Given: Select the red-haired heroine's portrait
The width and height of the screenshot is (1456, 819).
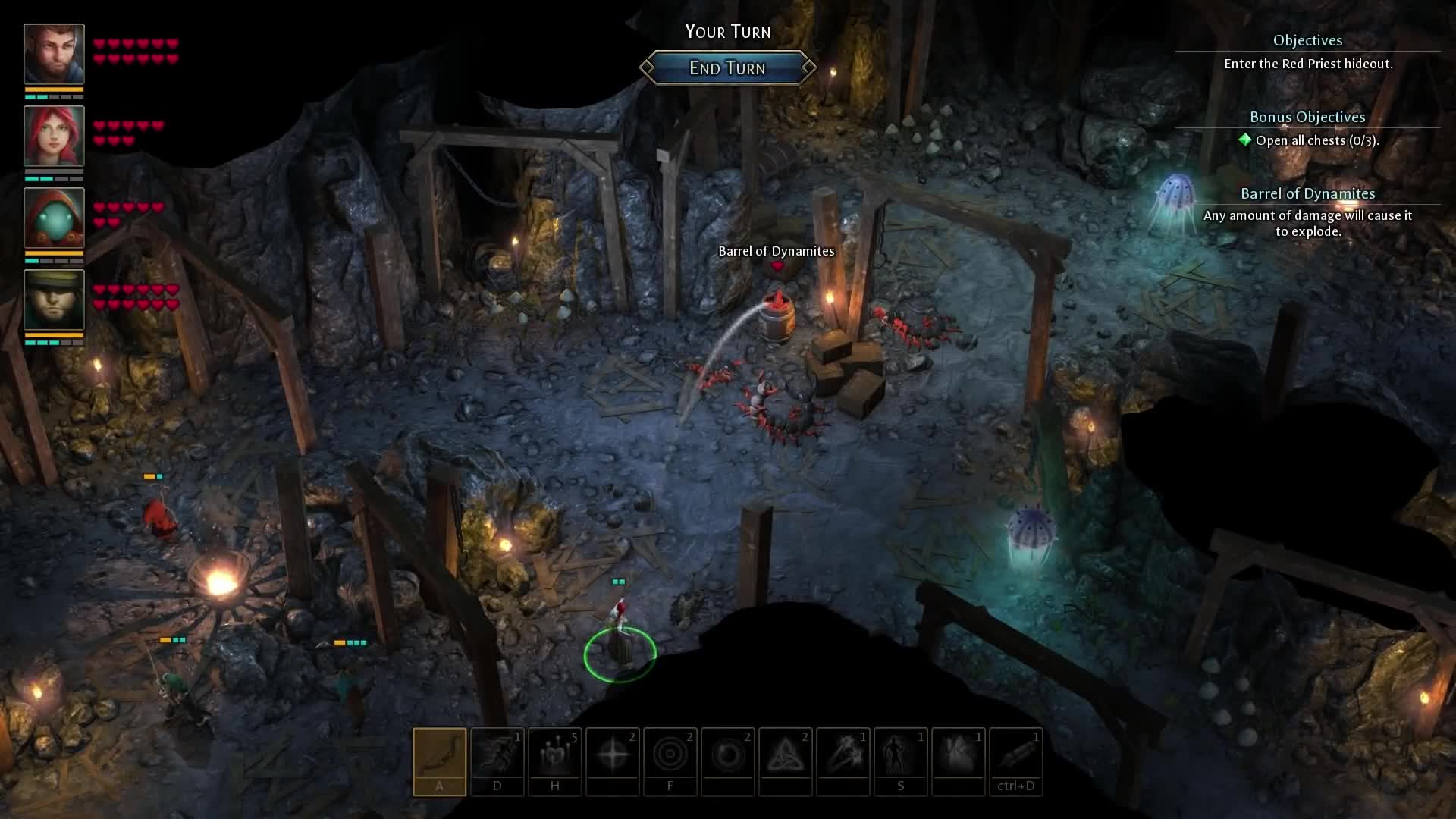Looking at the screenshot, I should pos(54,137).
